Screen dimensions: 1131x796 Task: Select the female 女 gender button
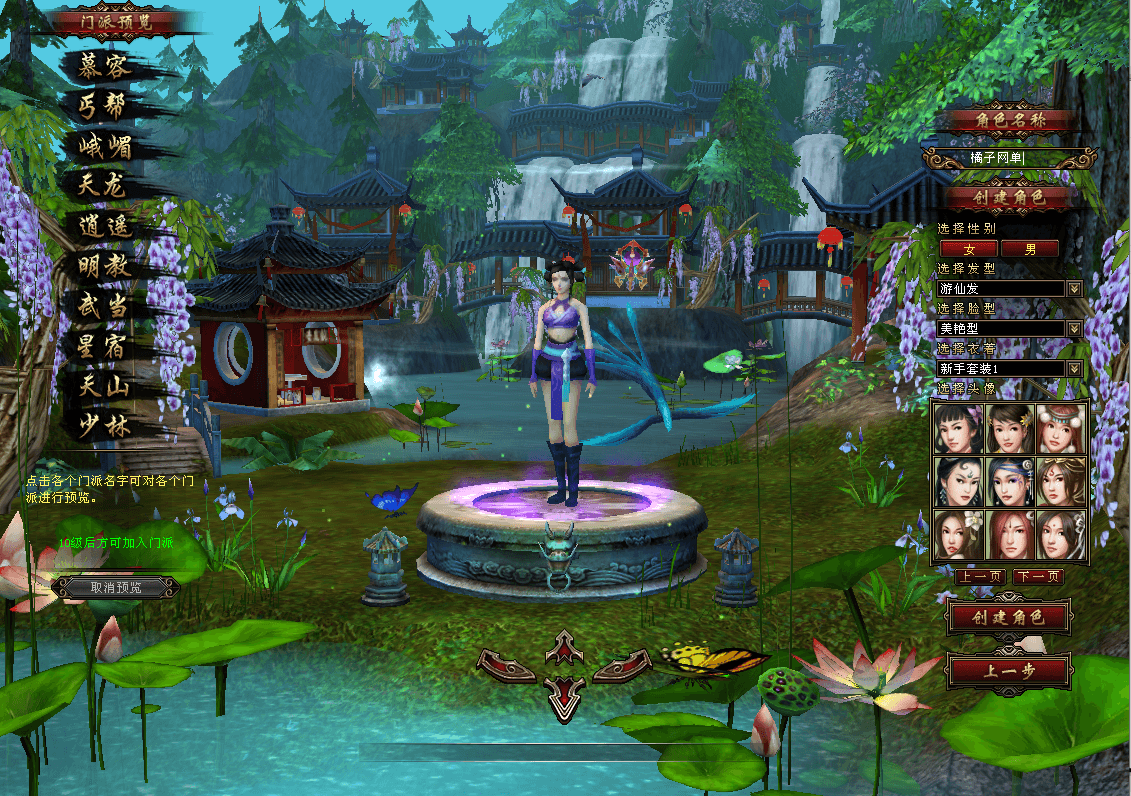[x=968, y=248]
